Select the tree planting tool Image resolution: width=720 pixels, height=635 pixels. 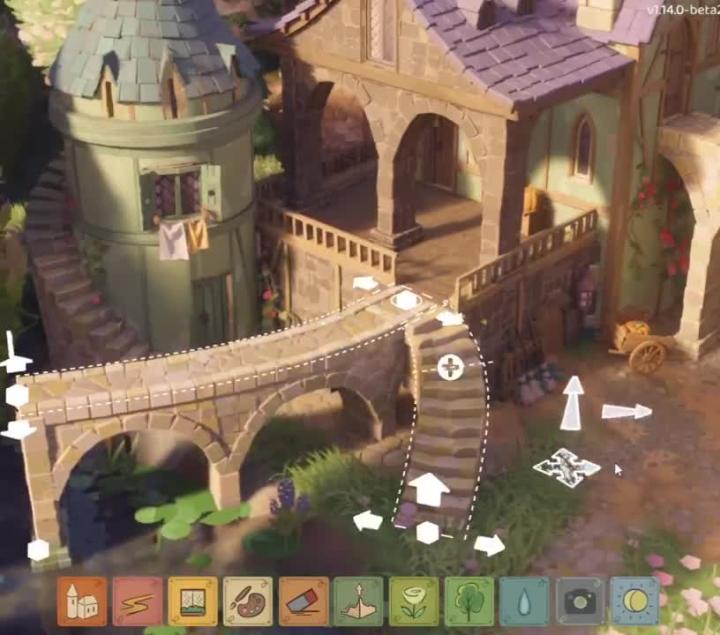point(470,601)
